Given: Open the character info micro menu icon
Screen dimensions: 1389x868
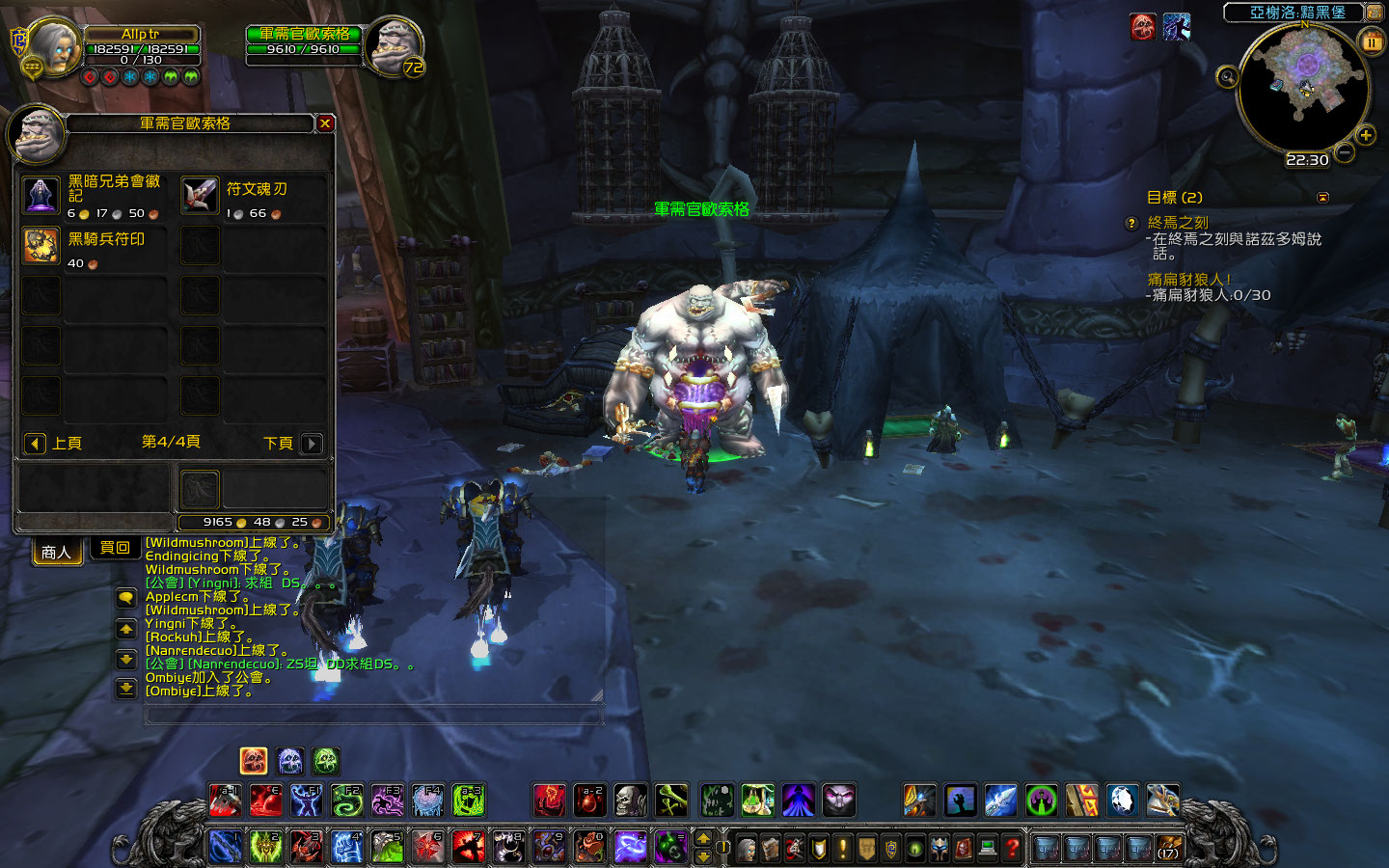Looking at the screenshot, I should tap(747, 847).
